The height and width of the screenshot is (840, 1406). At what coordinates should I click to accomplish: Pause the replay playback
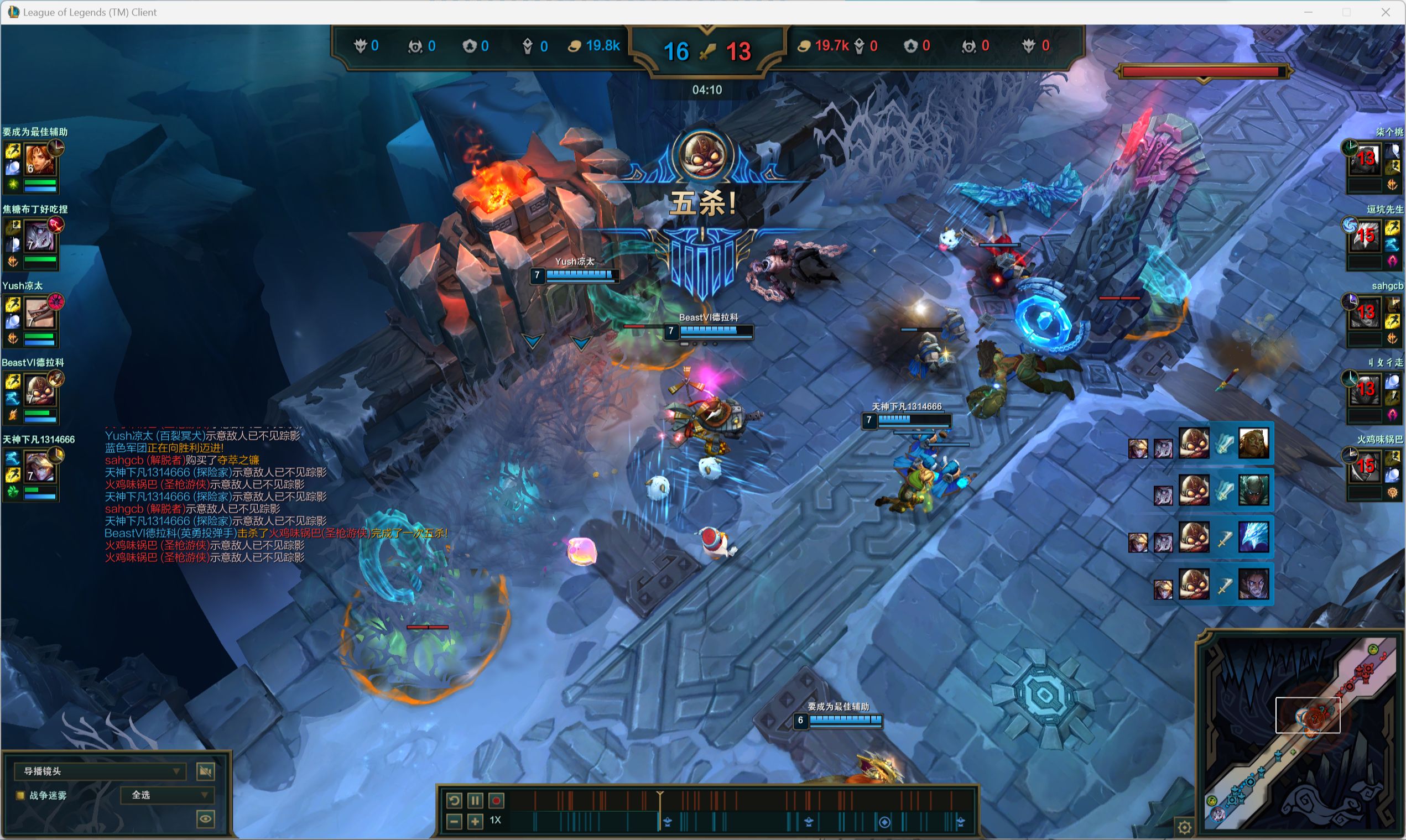tap(475, 800)
